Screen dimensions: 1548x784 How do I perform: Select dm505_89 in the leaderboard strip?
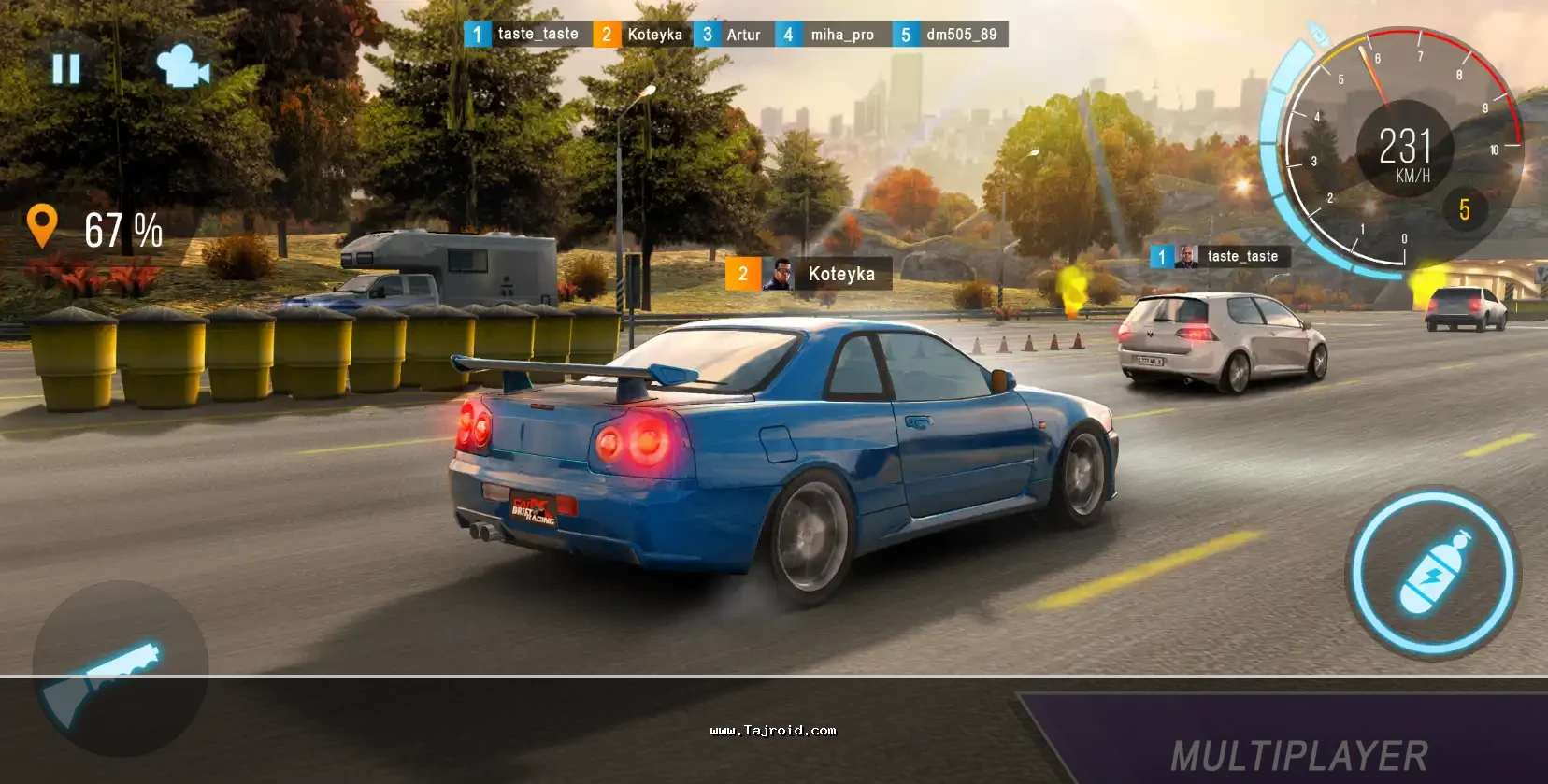click(x=951, y=35)
